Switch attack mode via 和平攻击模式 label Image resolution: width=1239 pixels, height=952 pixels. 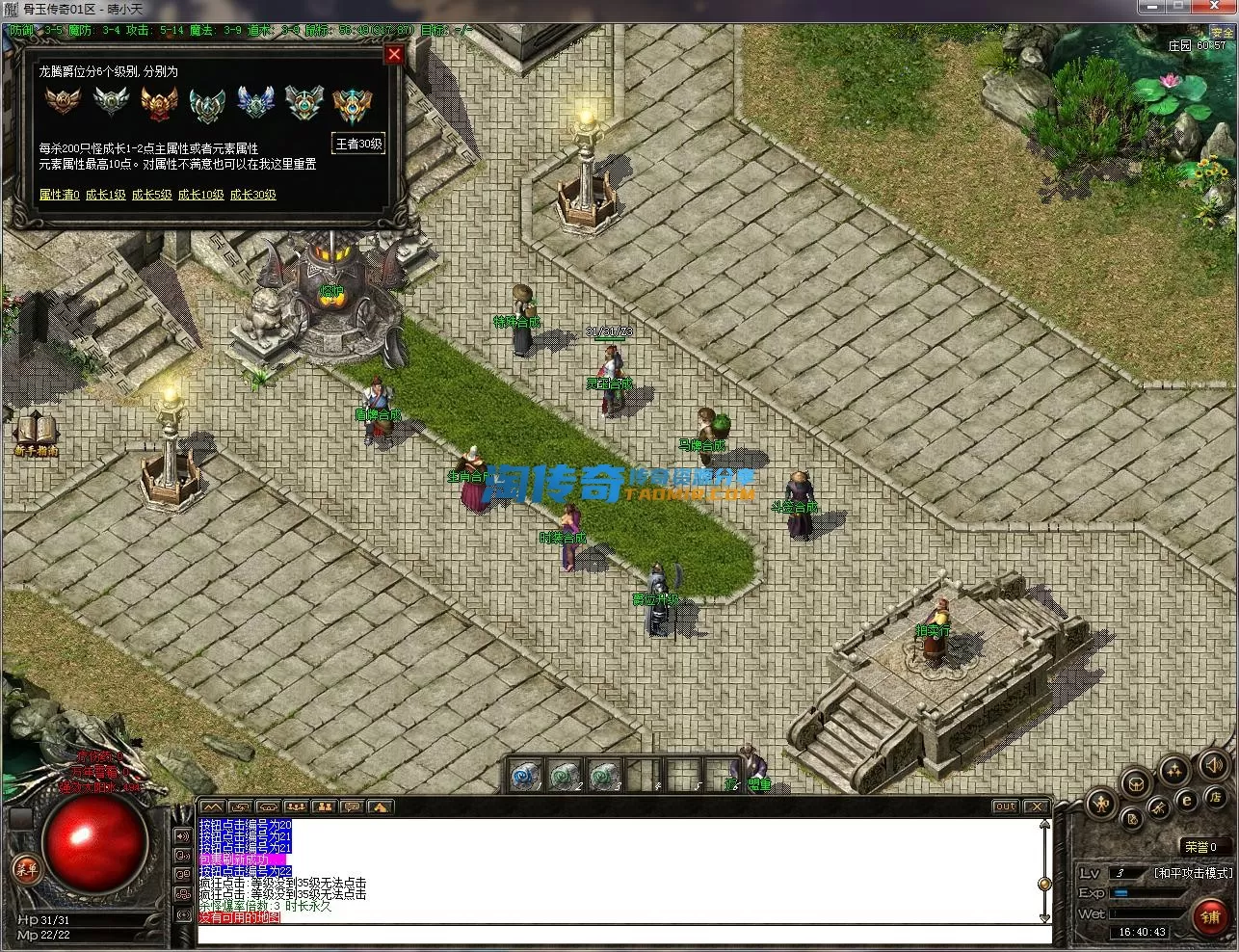click(1193, 873)
